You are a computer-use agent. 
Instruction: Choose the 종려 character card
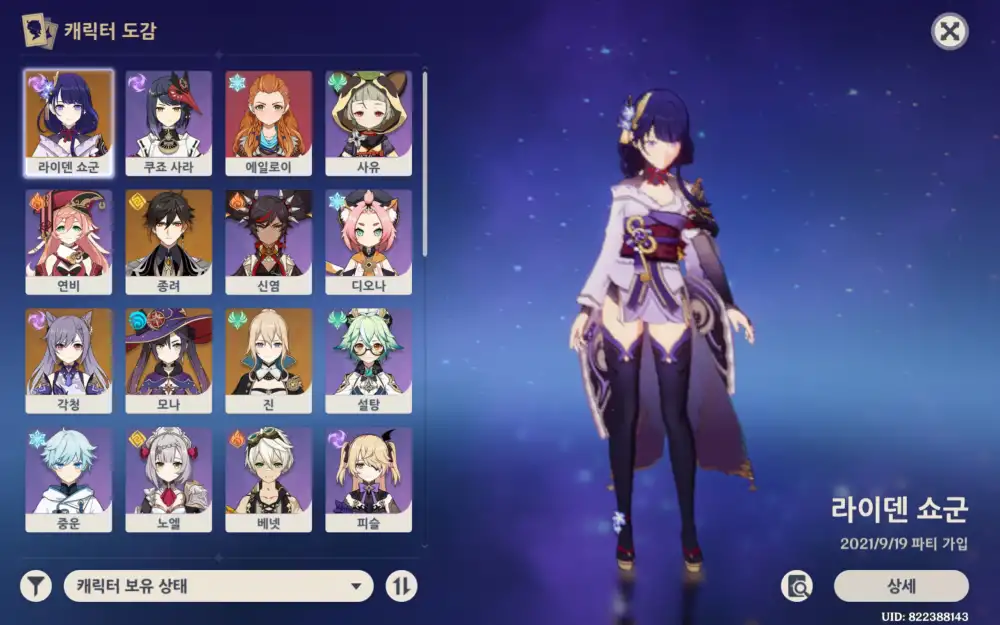click(x=169, y=241)
